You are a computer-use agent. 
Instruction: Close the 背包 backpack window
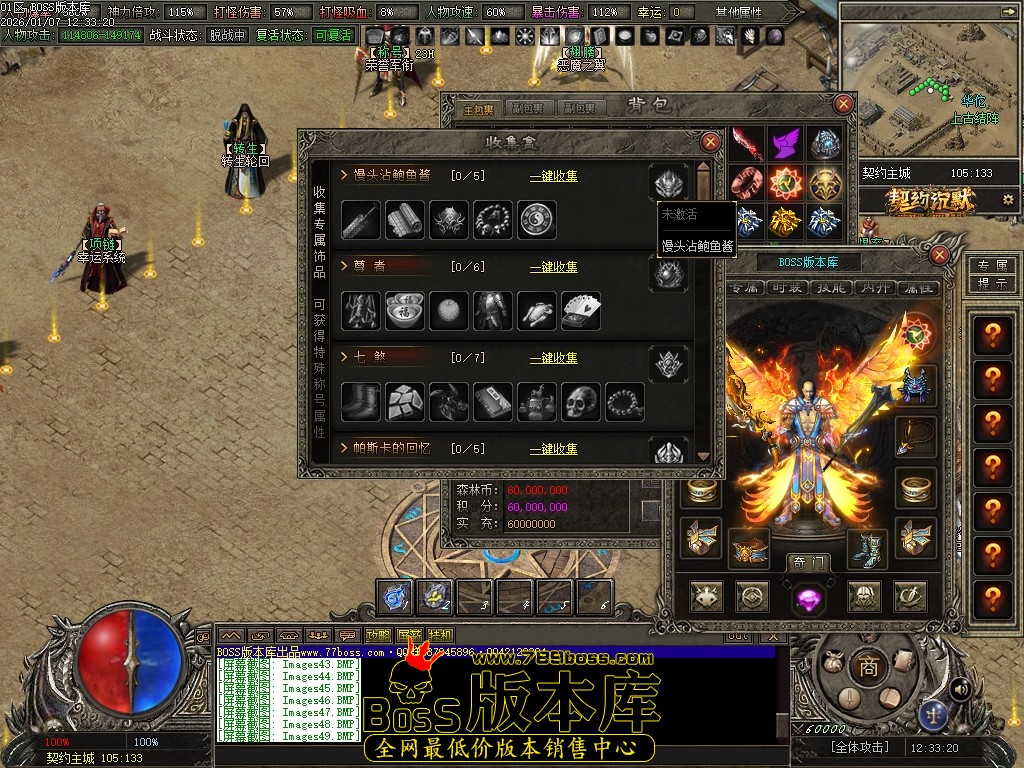[844, 104]
